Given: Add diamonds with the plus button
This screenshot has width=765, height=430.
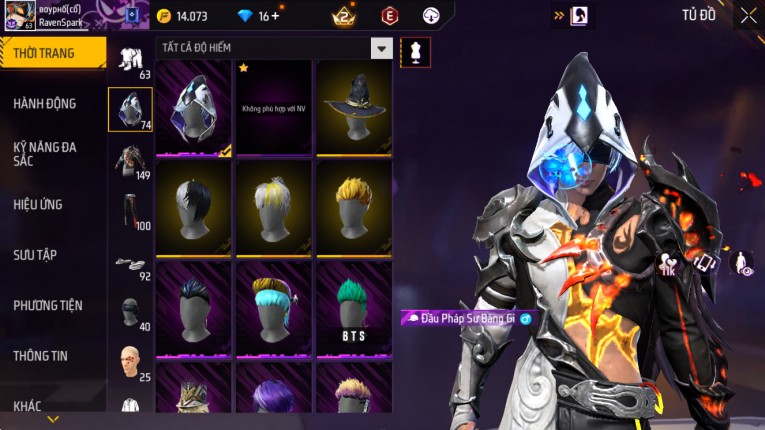Looking at the screenshot, I should point(275,16).
